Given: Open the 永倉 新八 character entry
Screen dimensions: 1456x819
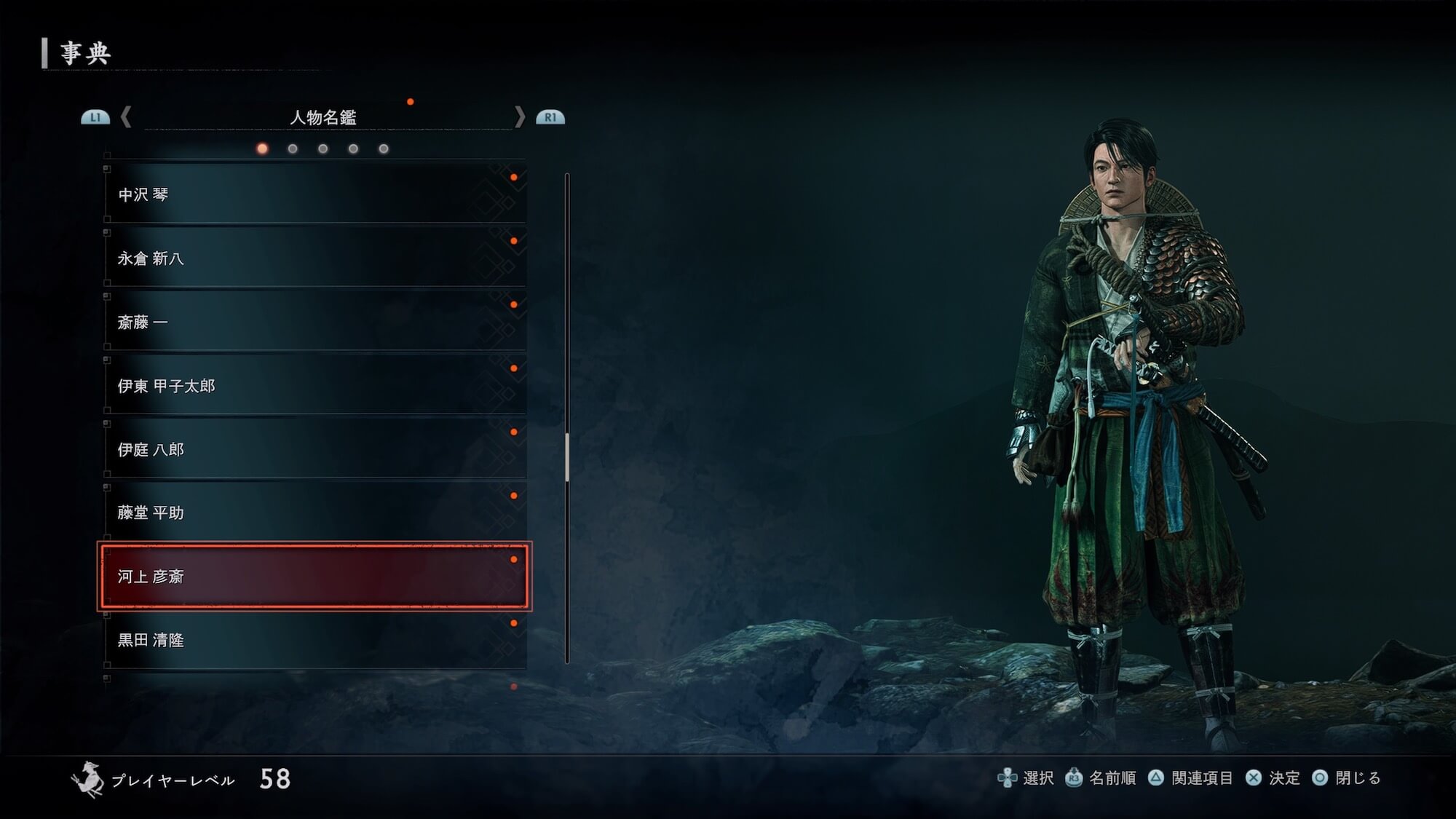Looking at the screenshot, I should 314,258.
